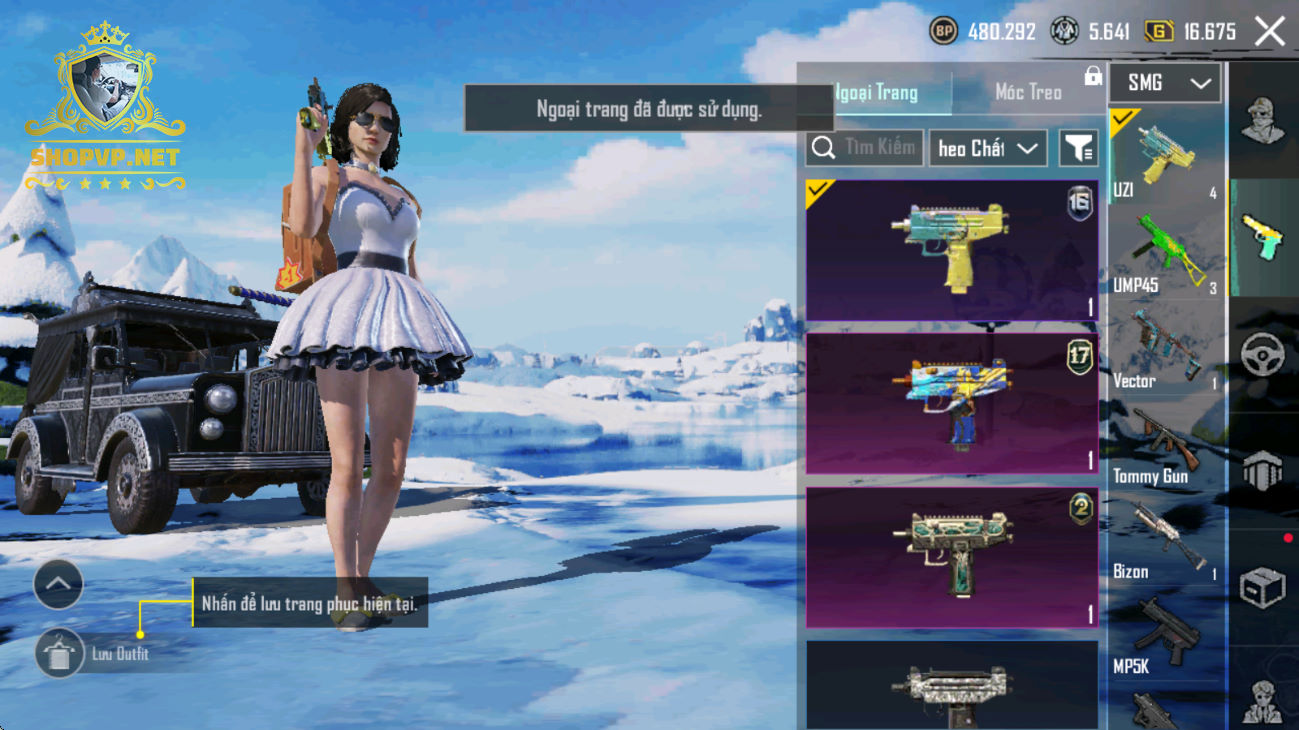Save current outfit with Lưu Outfit button
Screen dimensions: 1299x730
click(60, 654)
